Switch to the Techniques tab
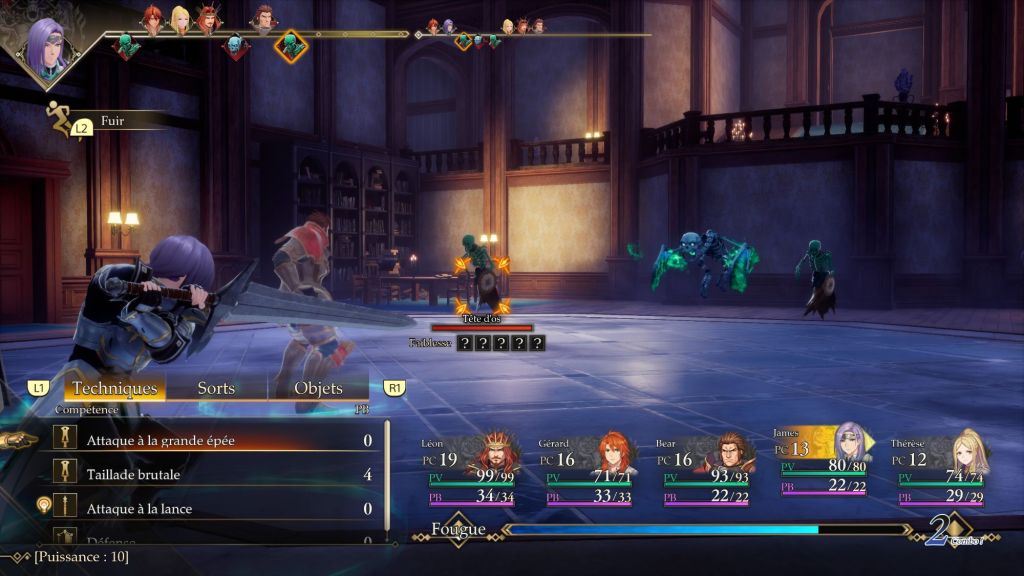 click(115, 388)
